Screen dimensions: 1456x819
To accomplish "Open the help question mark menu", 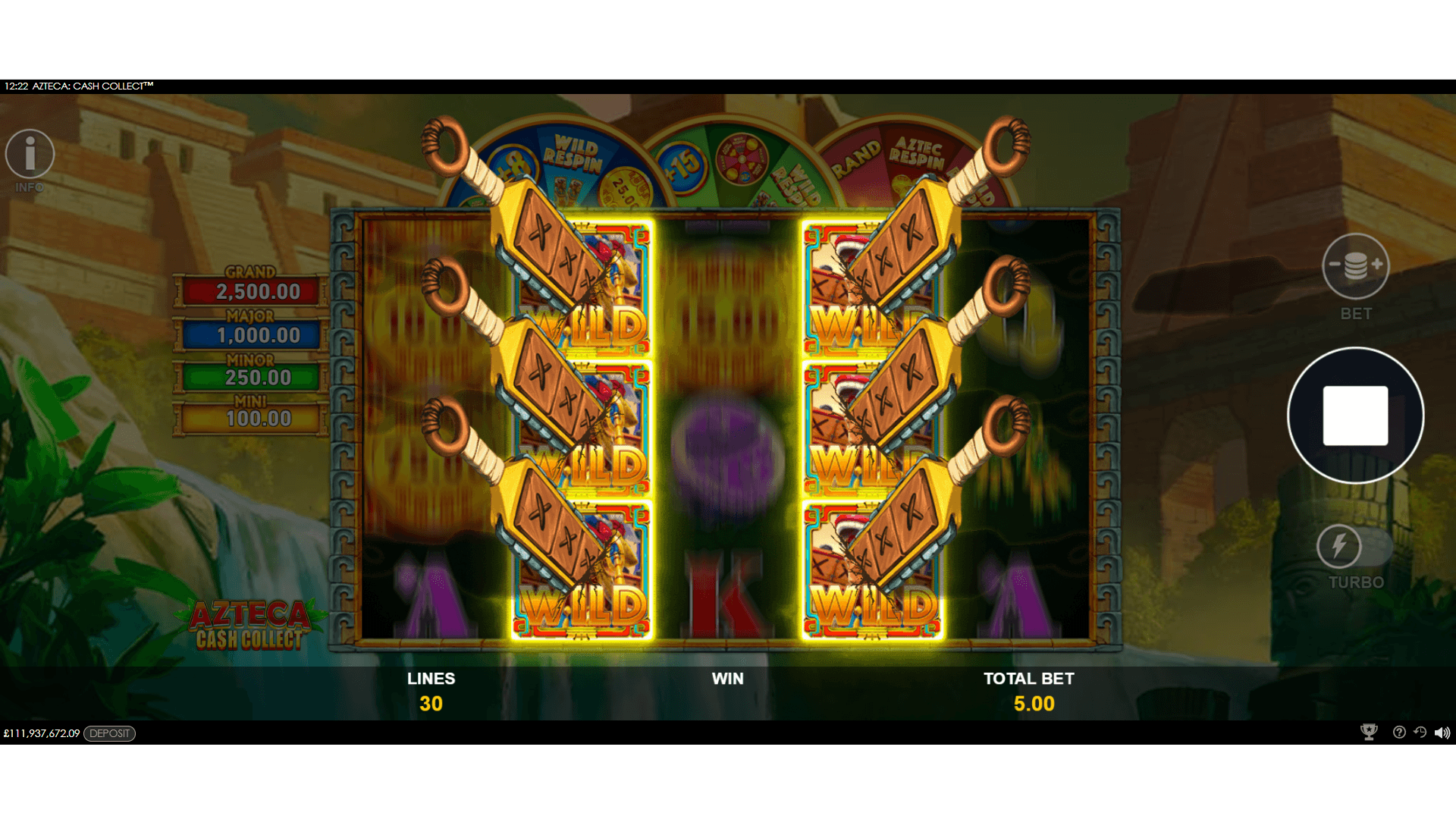I will pyautogui.click(x=1398, y=733).
